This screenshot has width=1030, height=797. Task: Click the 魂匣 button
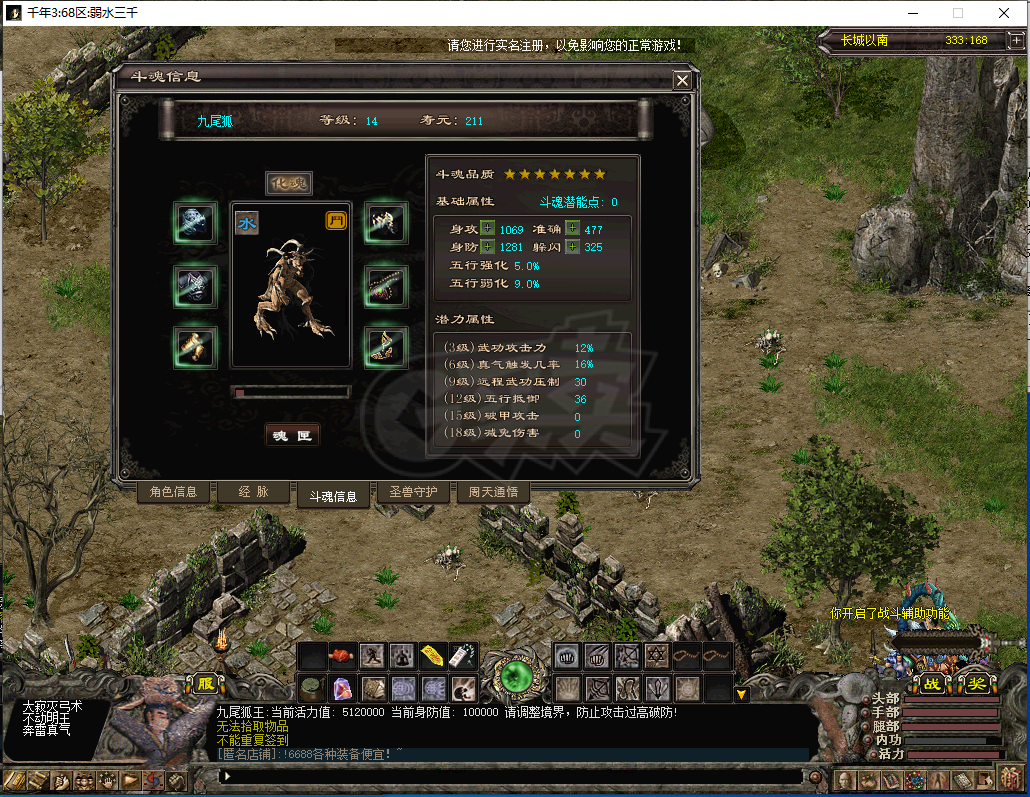click(292, 436)
